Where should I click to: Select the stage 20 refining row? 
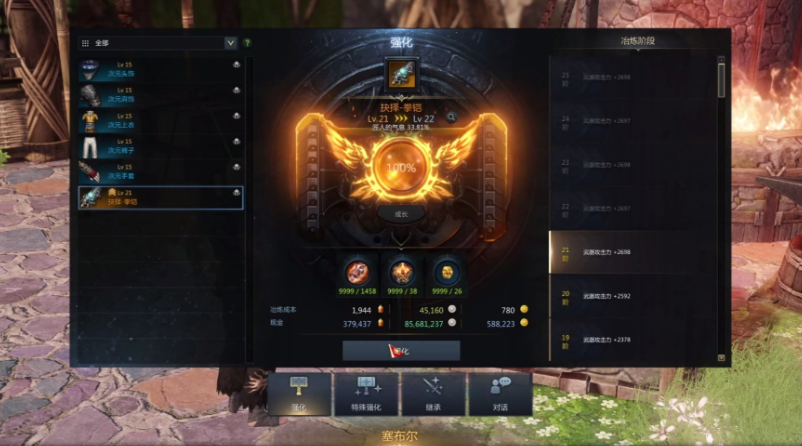click(x=632, y=296)
